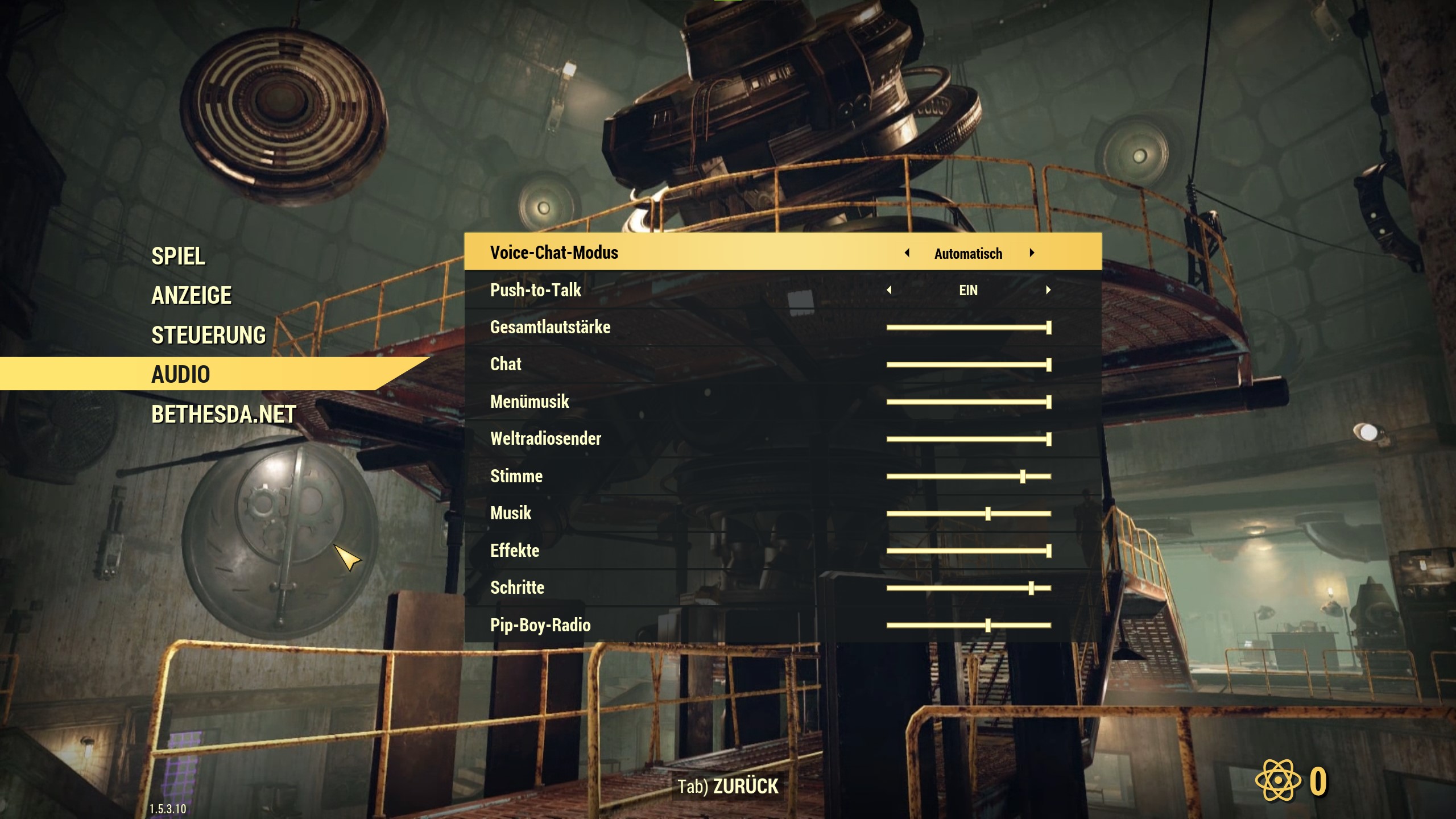Open the BETHESDA.NET section
The image size is (1456, 819).
click(x=224, y=415)
